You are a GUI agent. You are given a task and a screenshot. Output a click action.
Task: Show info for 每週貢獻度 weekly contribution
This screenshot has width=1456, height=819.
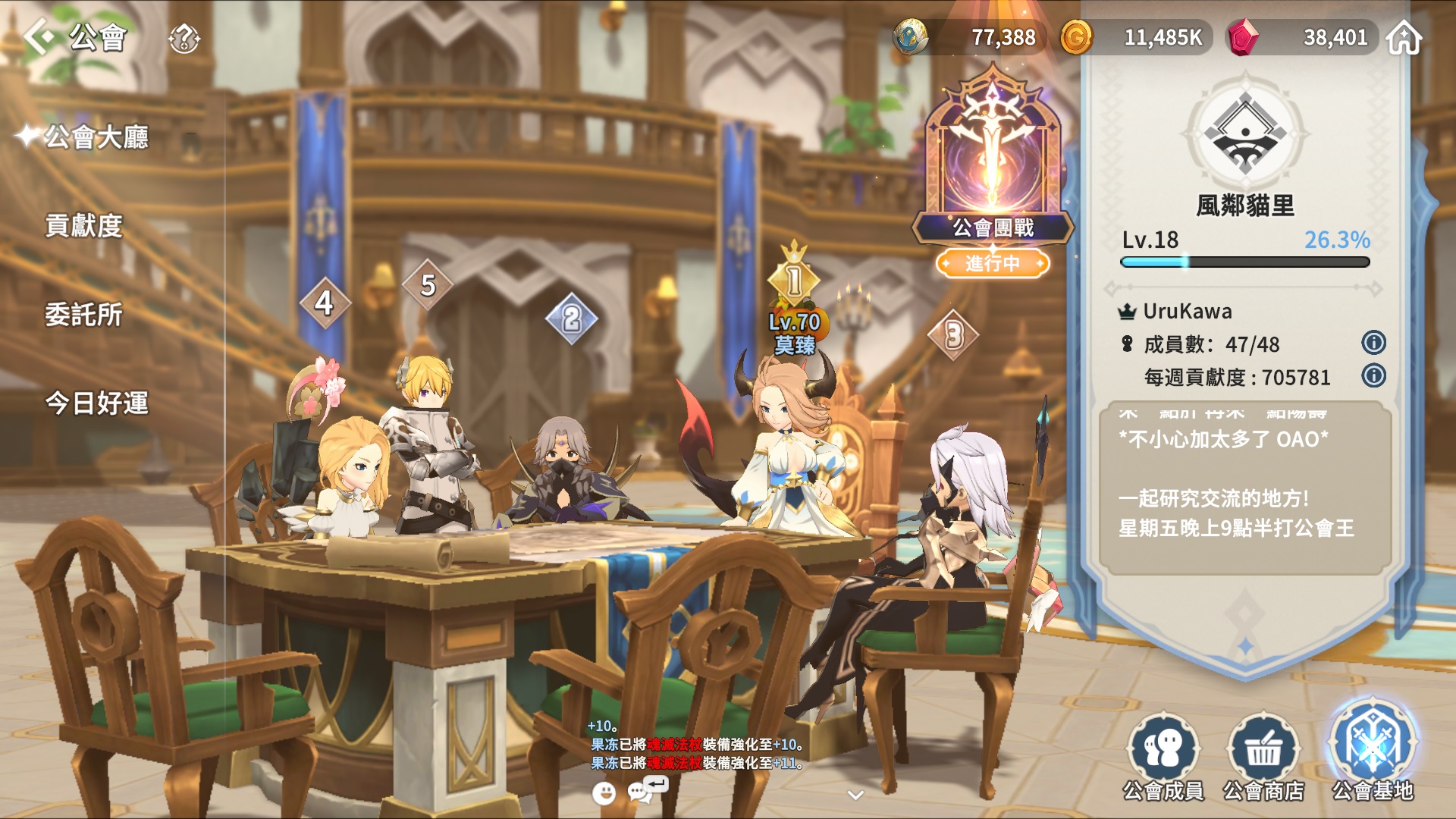tap(1373, 375)
